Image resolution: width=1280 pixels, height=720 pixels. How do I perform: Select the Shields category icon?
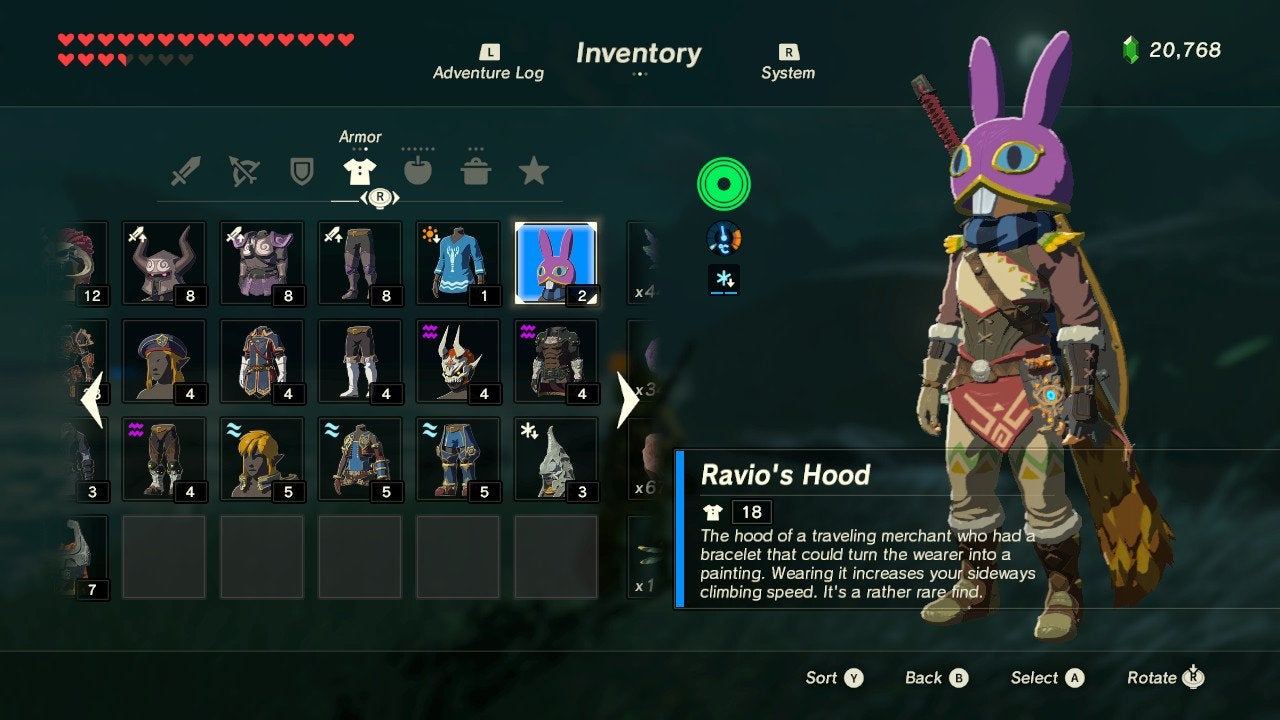303,170
